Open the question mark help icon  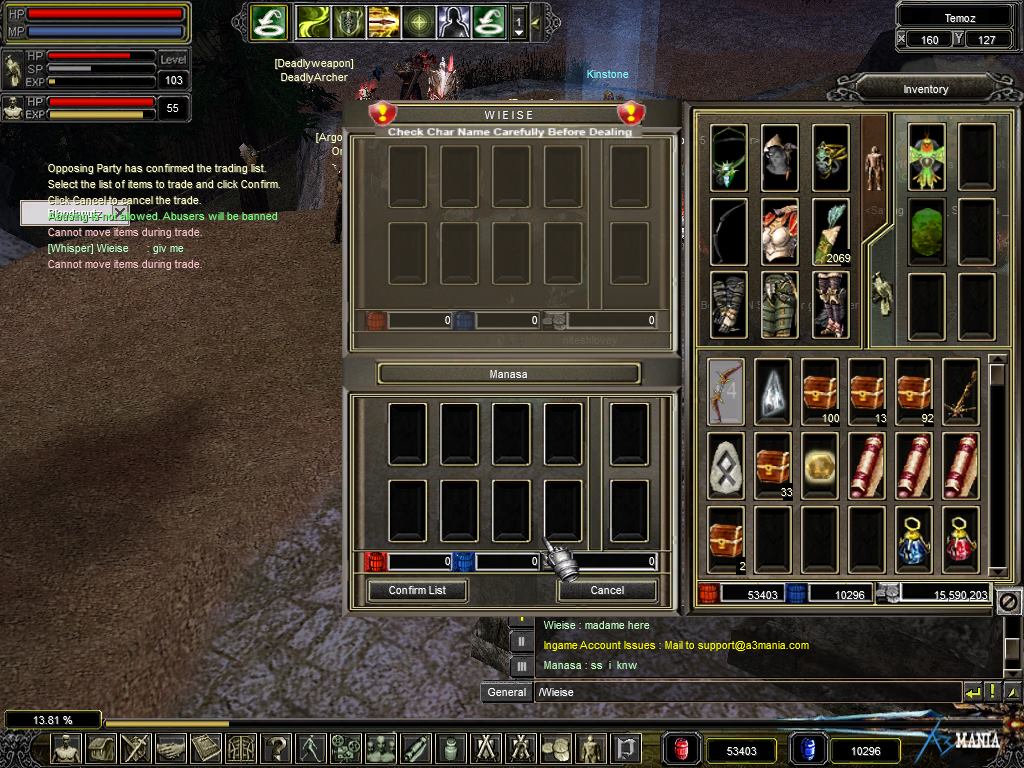276,748
